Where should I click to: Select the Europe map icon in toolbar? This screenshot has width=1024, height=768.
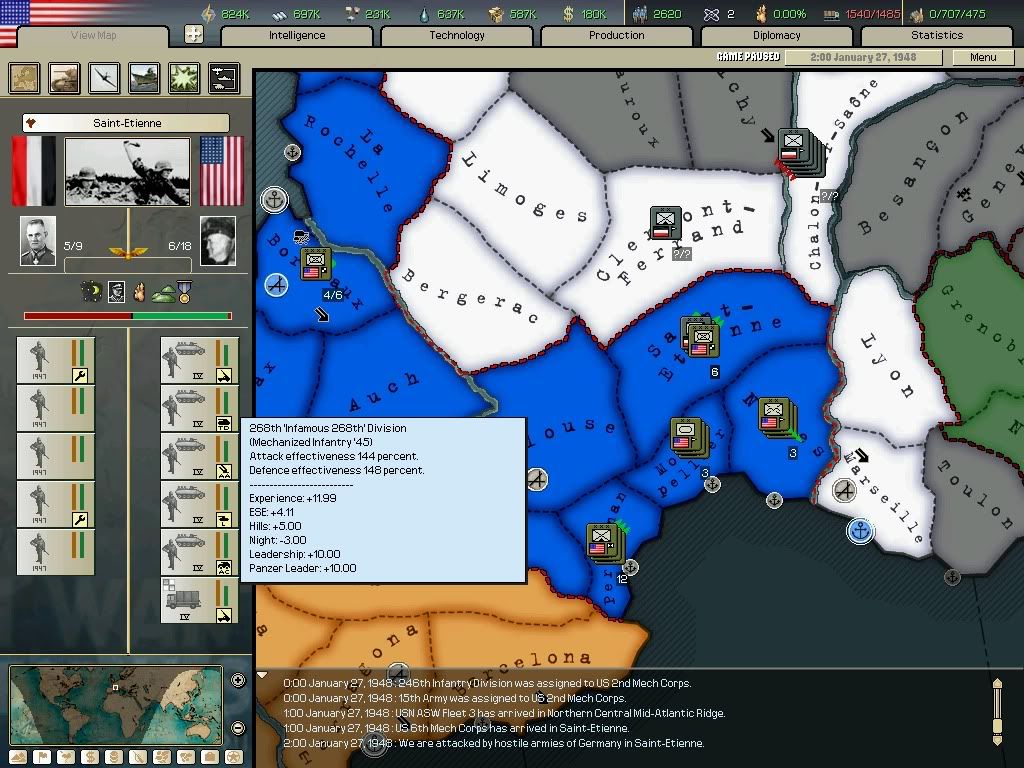pos(24,78)
